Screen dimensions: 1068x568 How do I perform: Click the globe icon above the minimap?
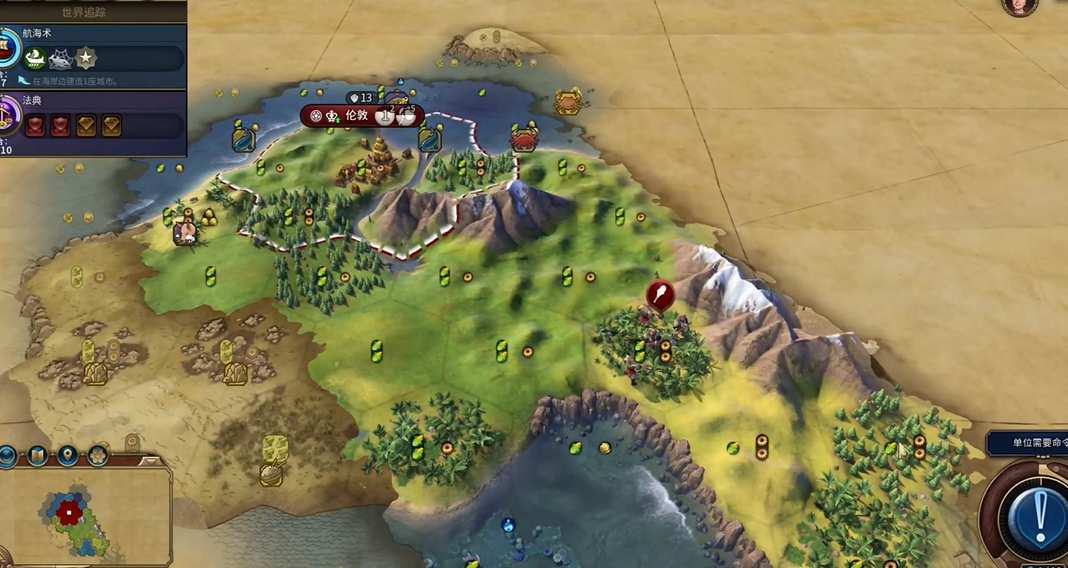(x=8, y=456)
